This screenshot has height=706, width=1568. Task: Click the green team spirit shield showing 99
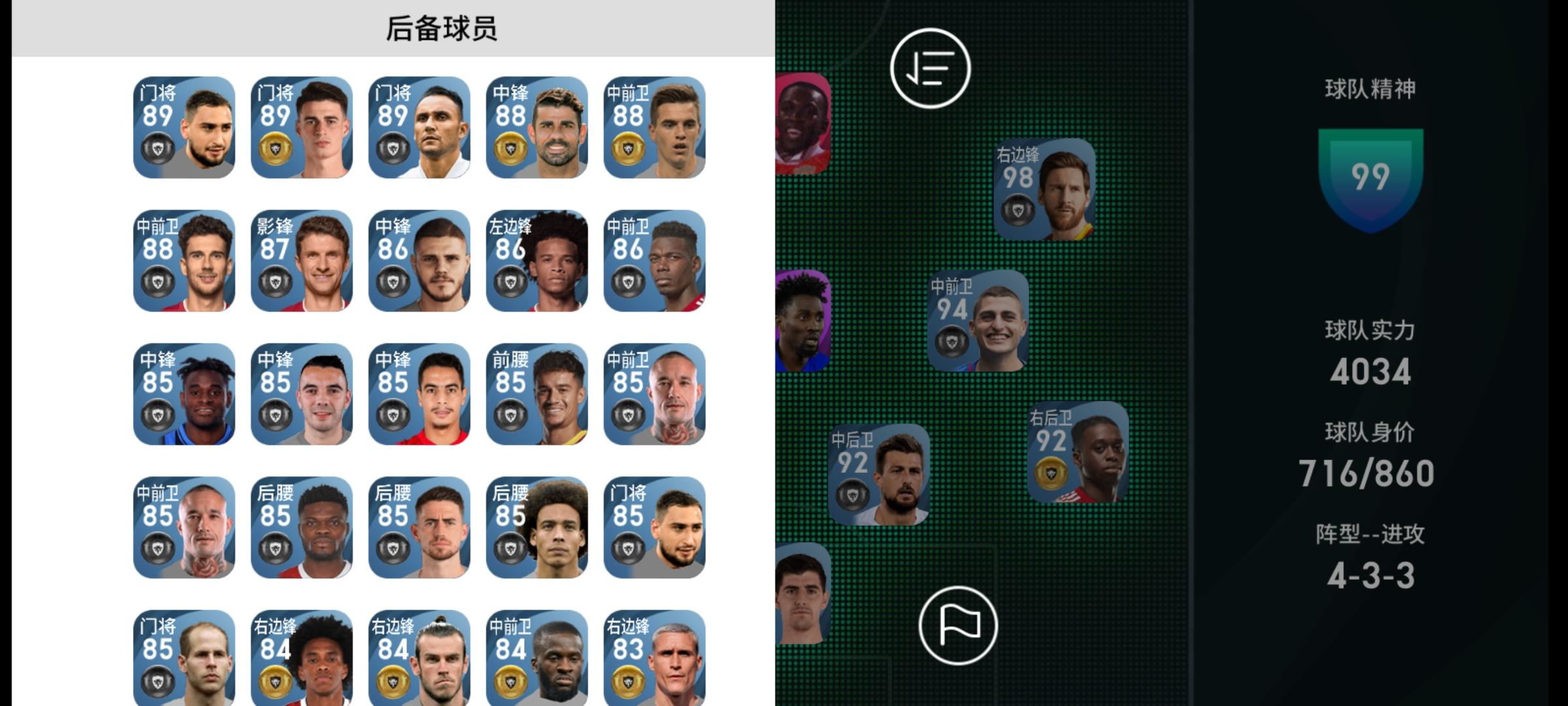coord(1372,175)
